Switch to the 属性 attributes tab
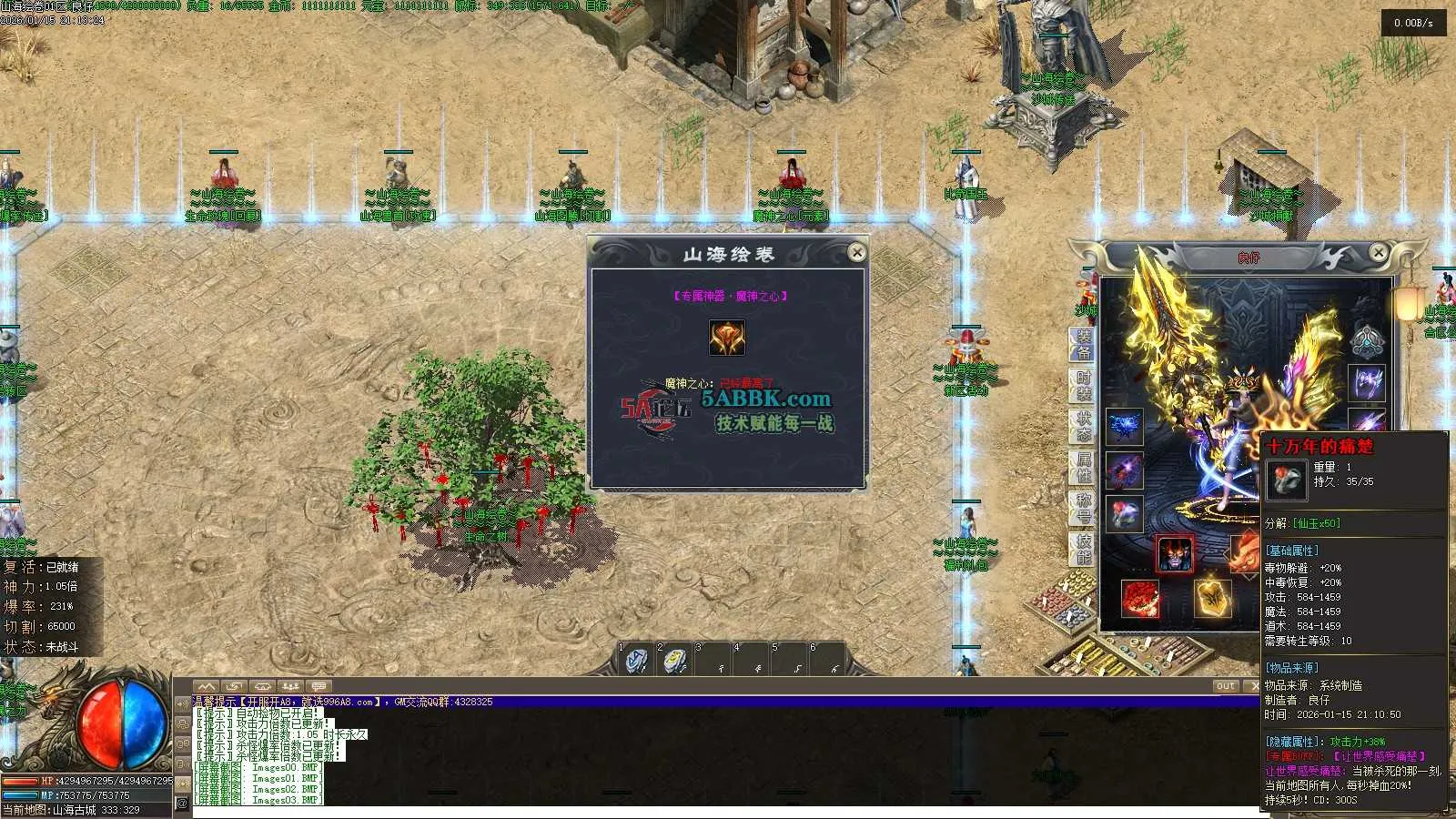 [x=1083, y=467]
